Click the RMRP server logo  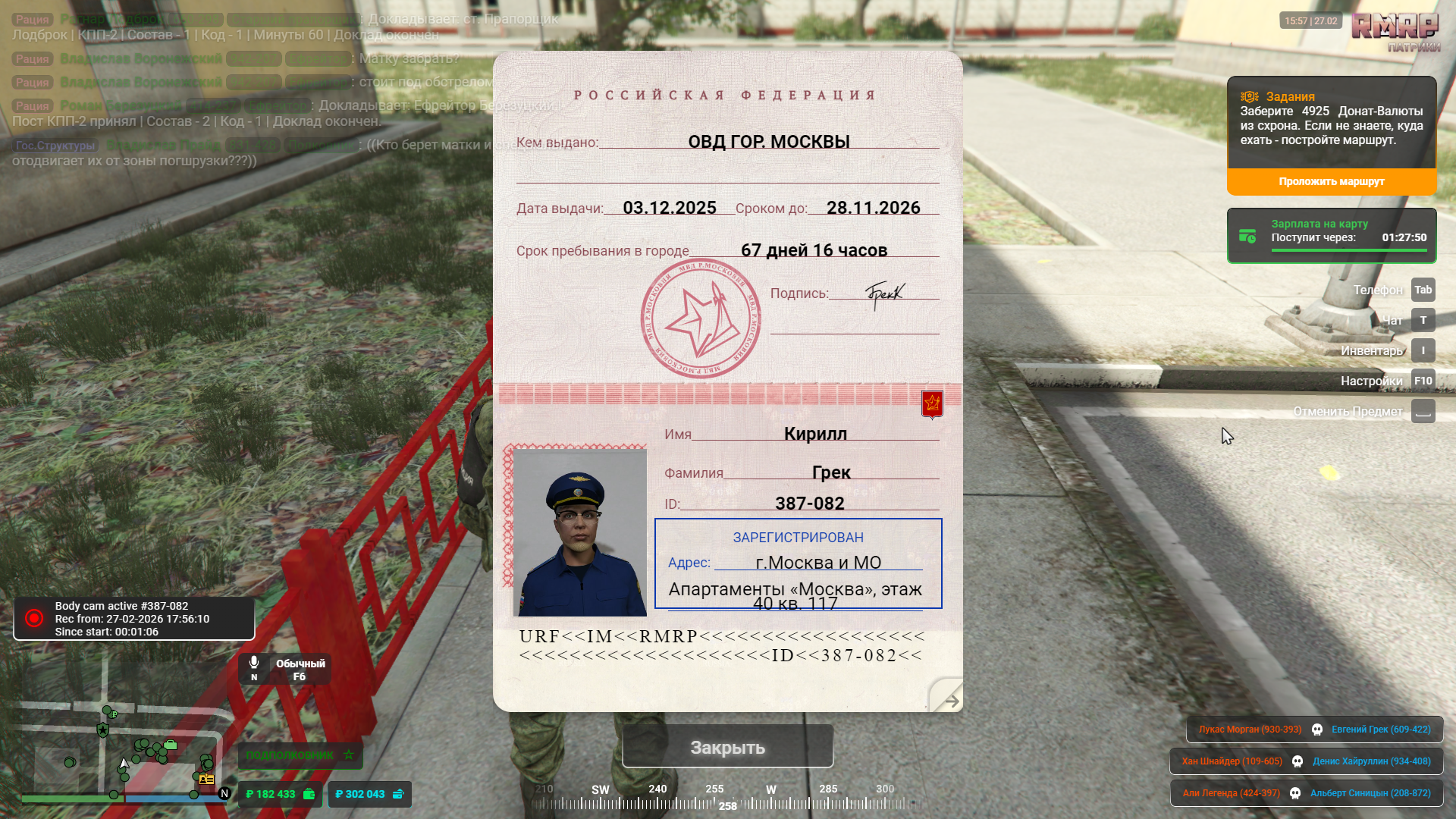1395,27
